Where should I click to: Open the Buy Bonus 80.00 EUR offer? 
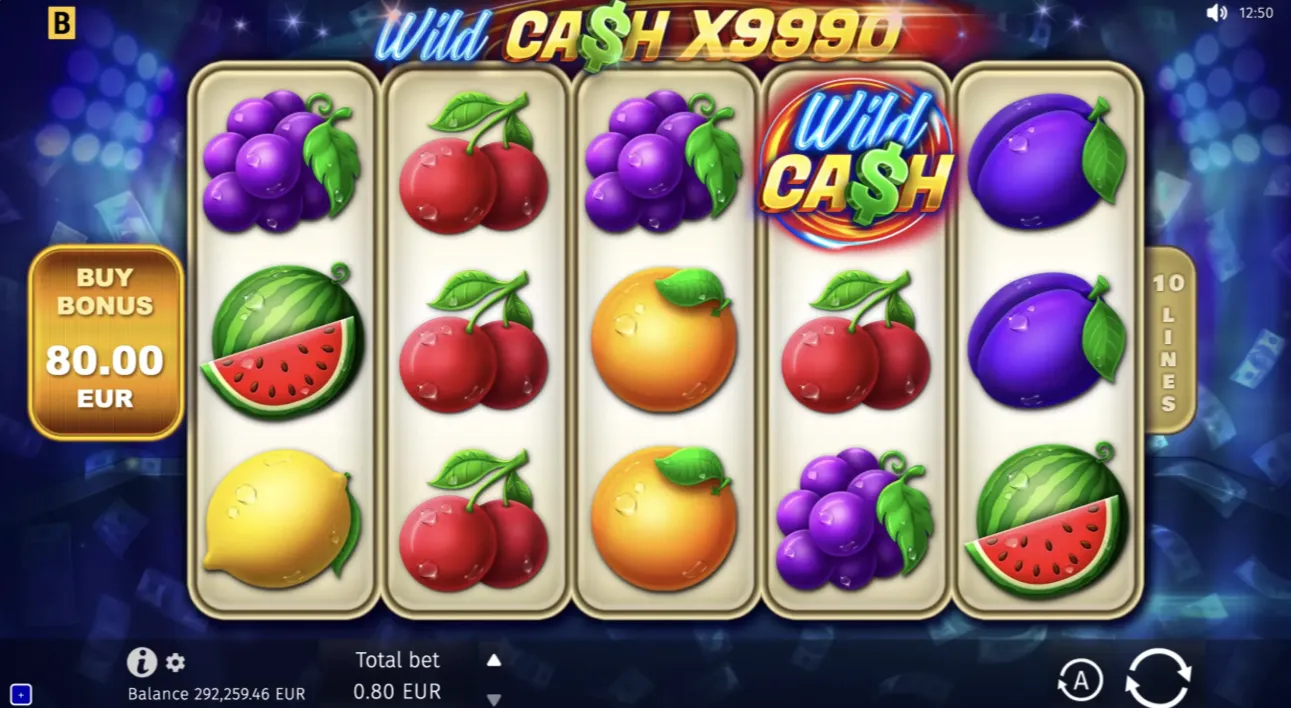pyautogui.click(x=106, y=342)
